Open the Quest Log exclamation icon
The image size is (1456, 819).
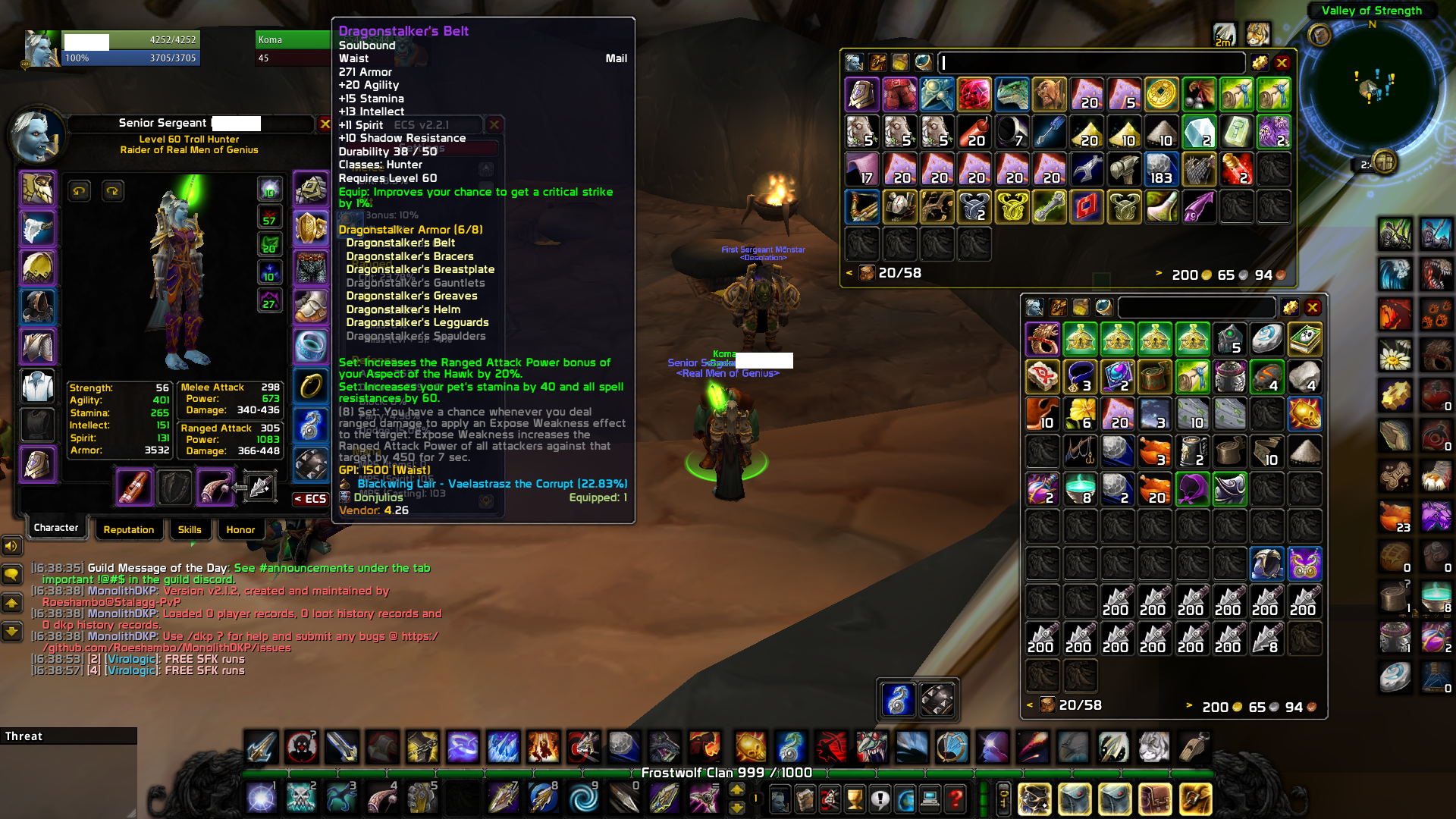[x=879, y=798]
